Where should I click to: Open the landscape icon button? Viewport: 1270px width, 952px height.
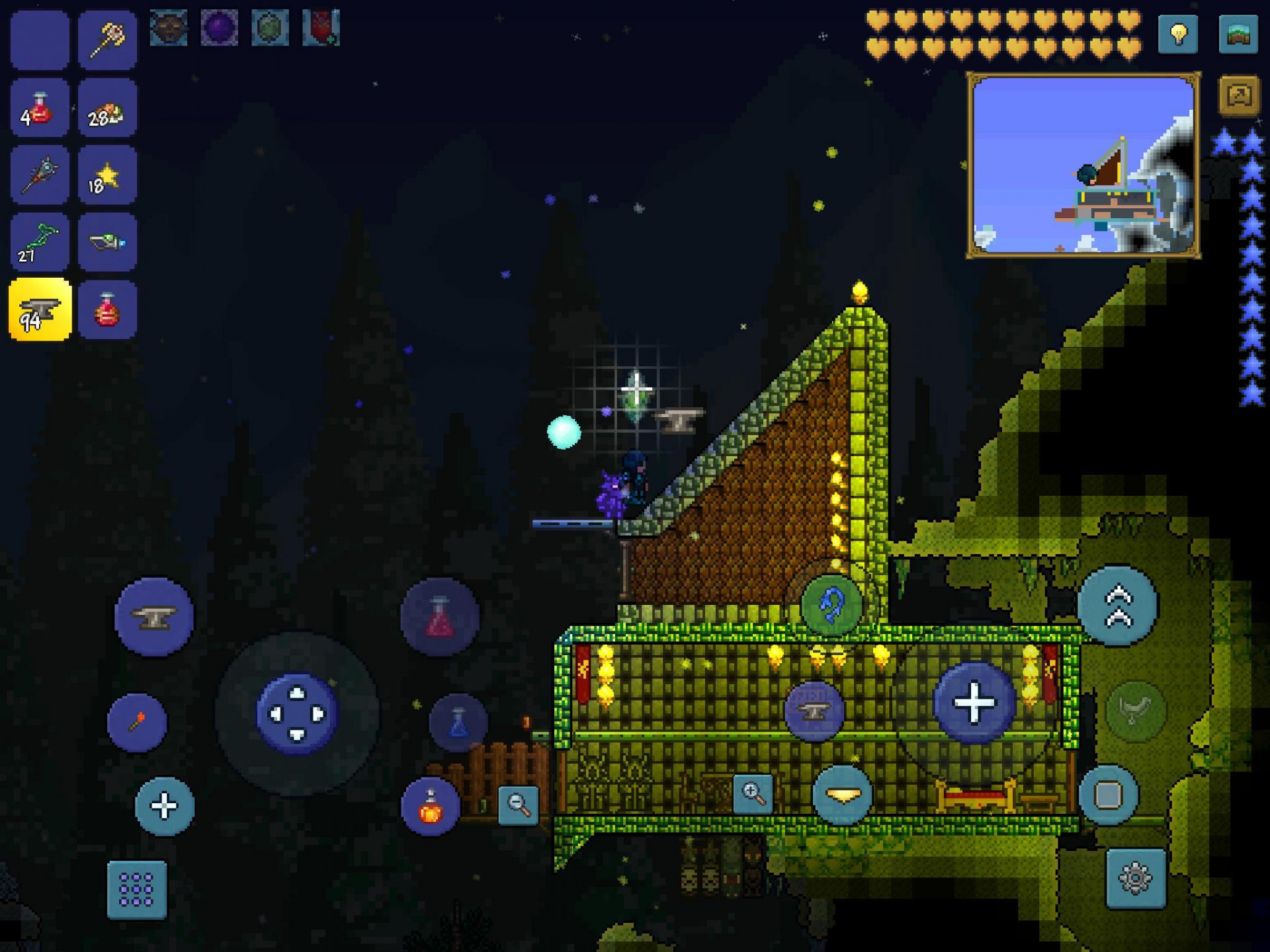(1238, 34)
